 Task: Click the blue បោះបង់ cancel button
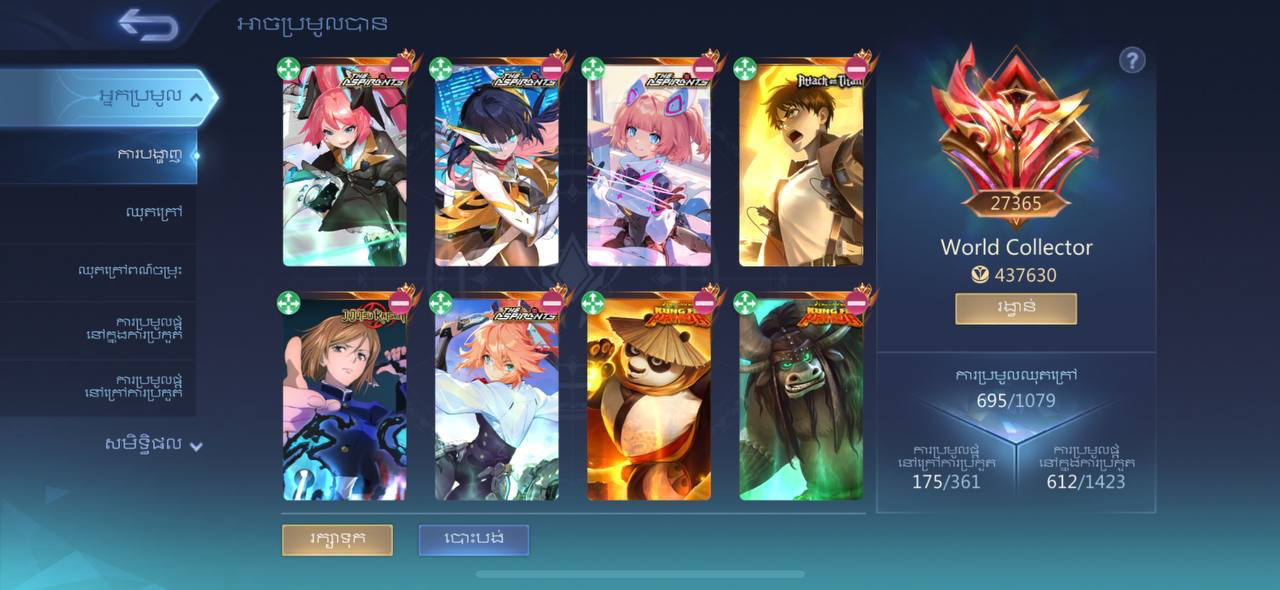click(x=473, y=539)
